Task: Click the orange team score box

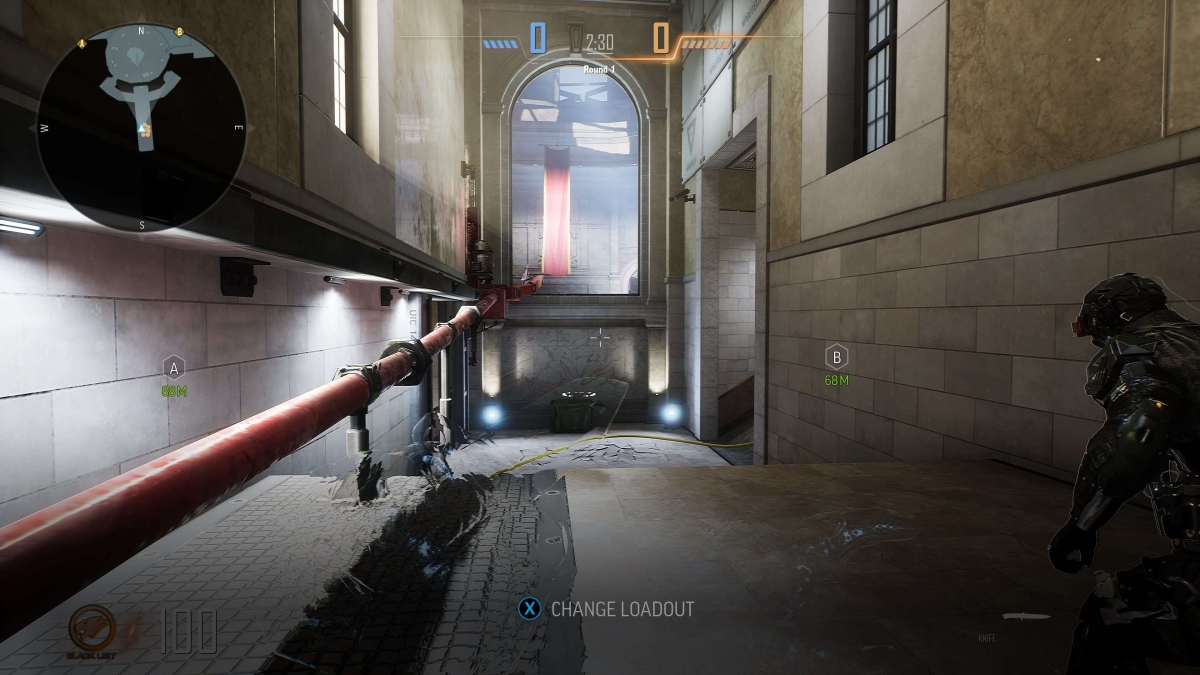Action: point(661,39)
